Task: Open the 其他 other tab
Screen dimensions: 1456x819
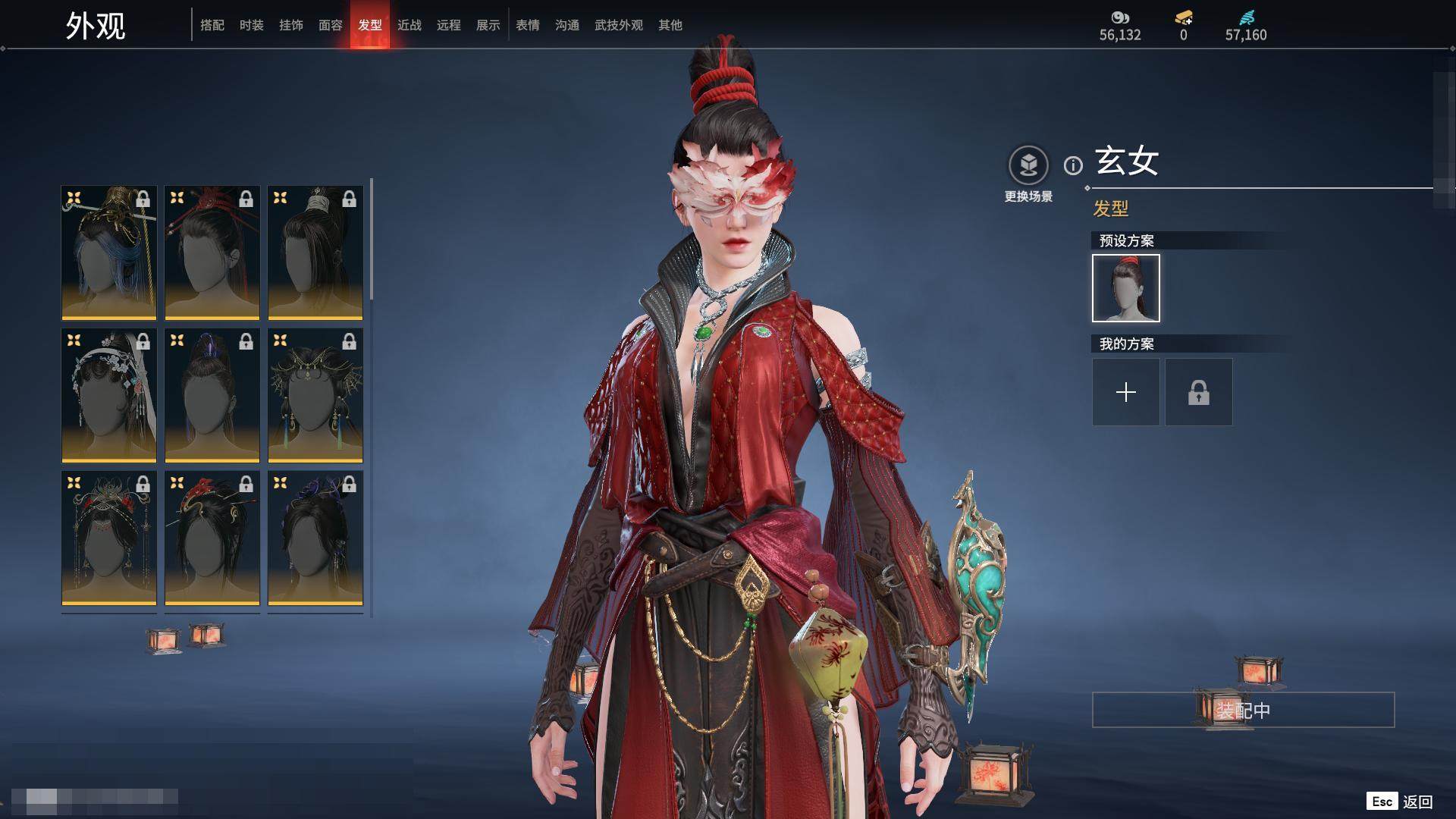Action: click(670, 25)
